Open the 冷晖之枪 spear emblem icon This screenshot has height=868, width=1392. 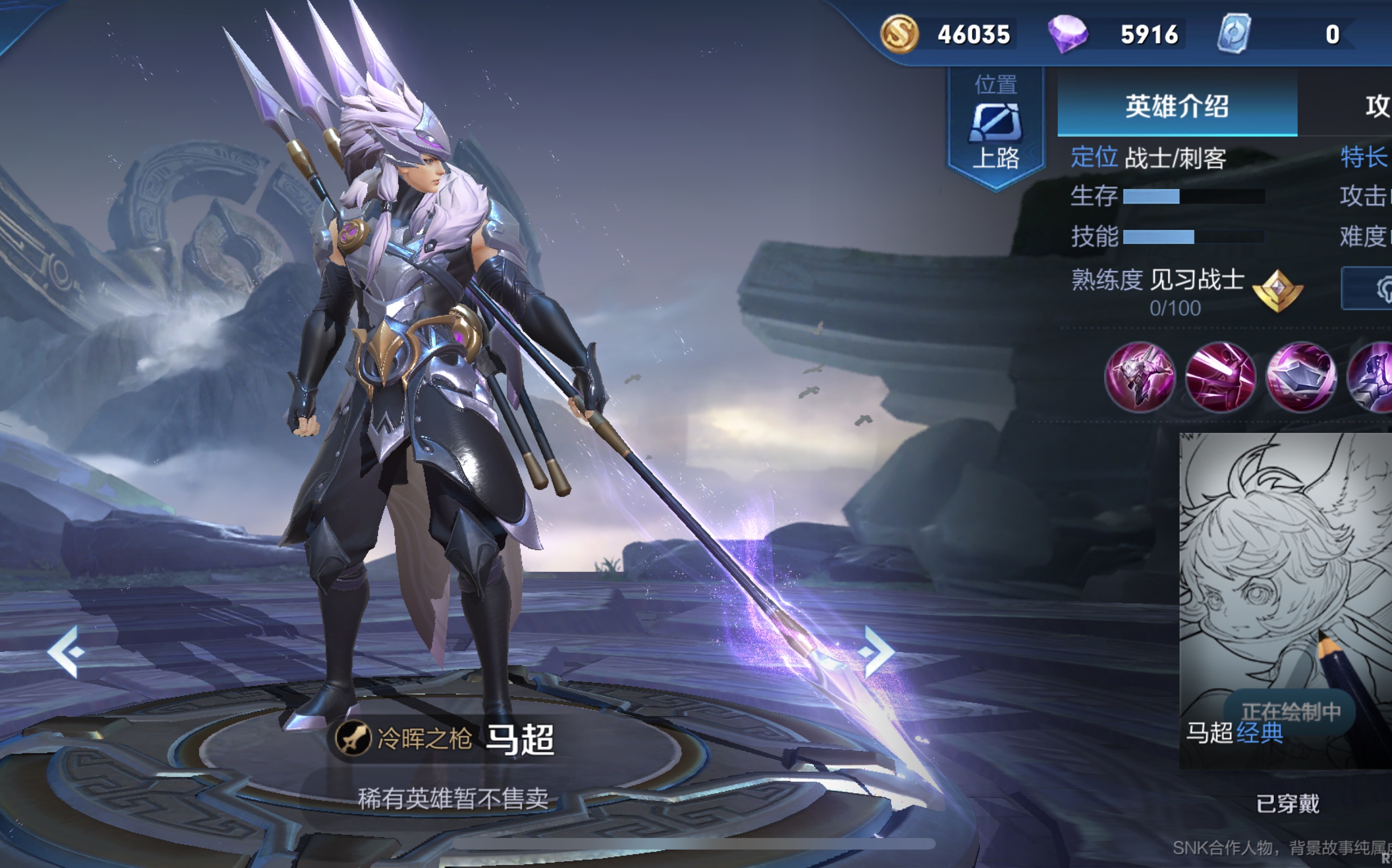click(x=353, y=738)
